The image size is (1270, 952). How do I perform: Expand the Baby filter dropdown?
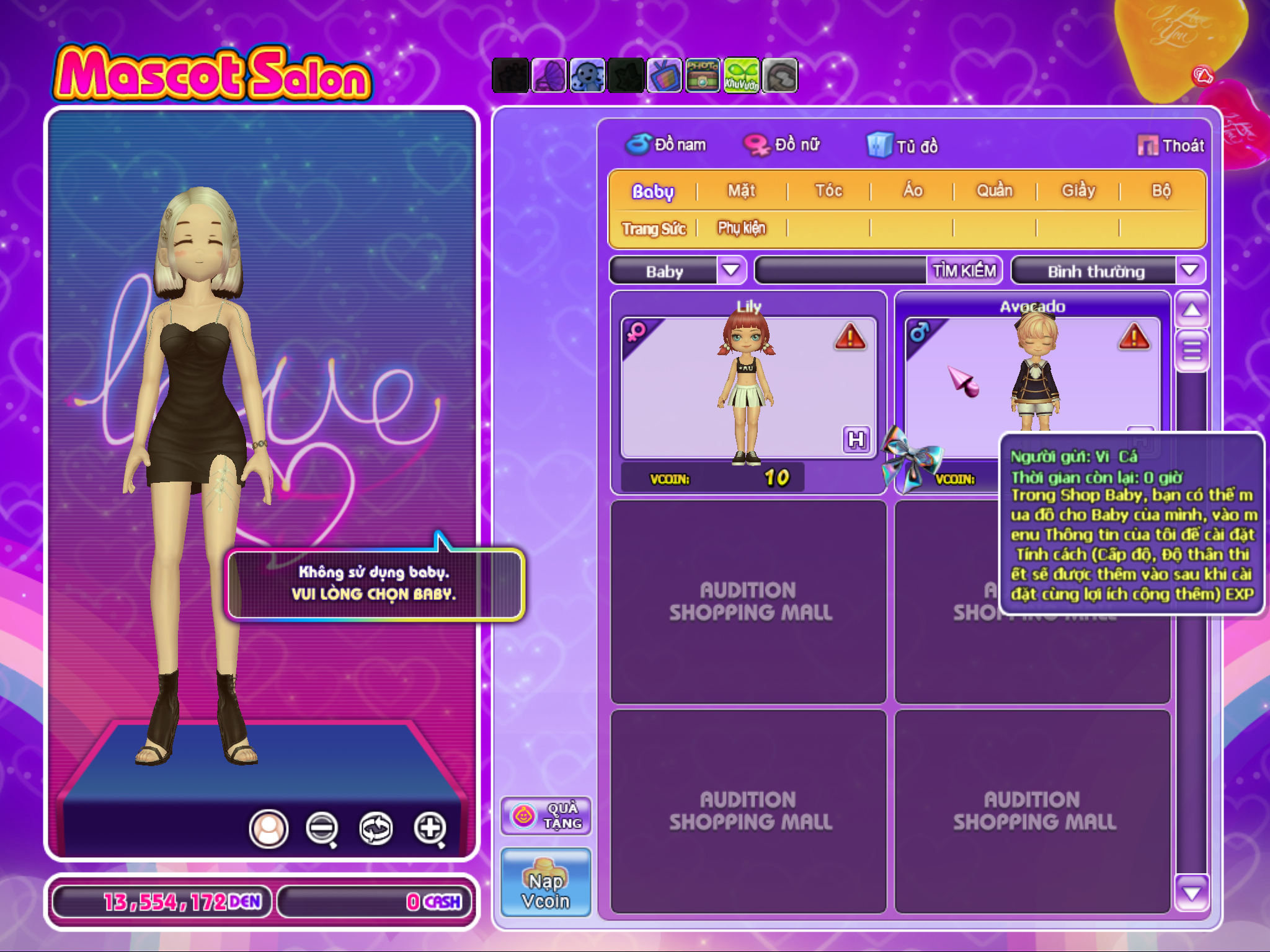click(x=730, y=271)
